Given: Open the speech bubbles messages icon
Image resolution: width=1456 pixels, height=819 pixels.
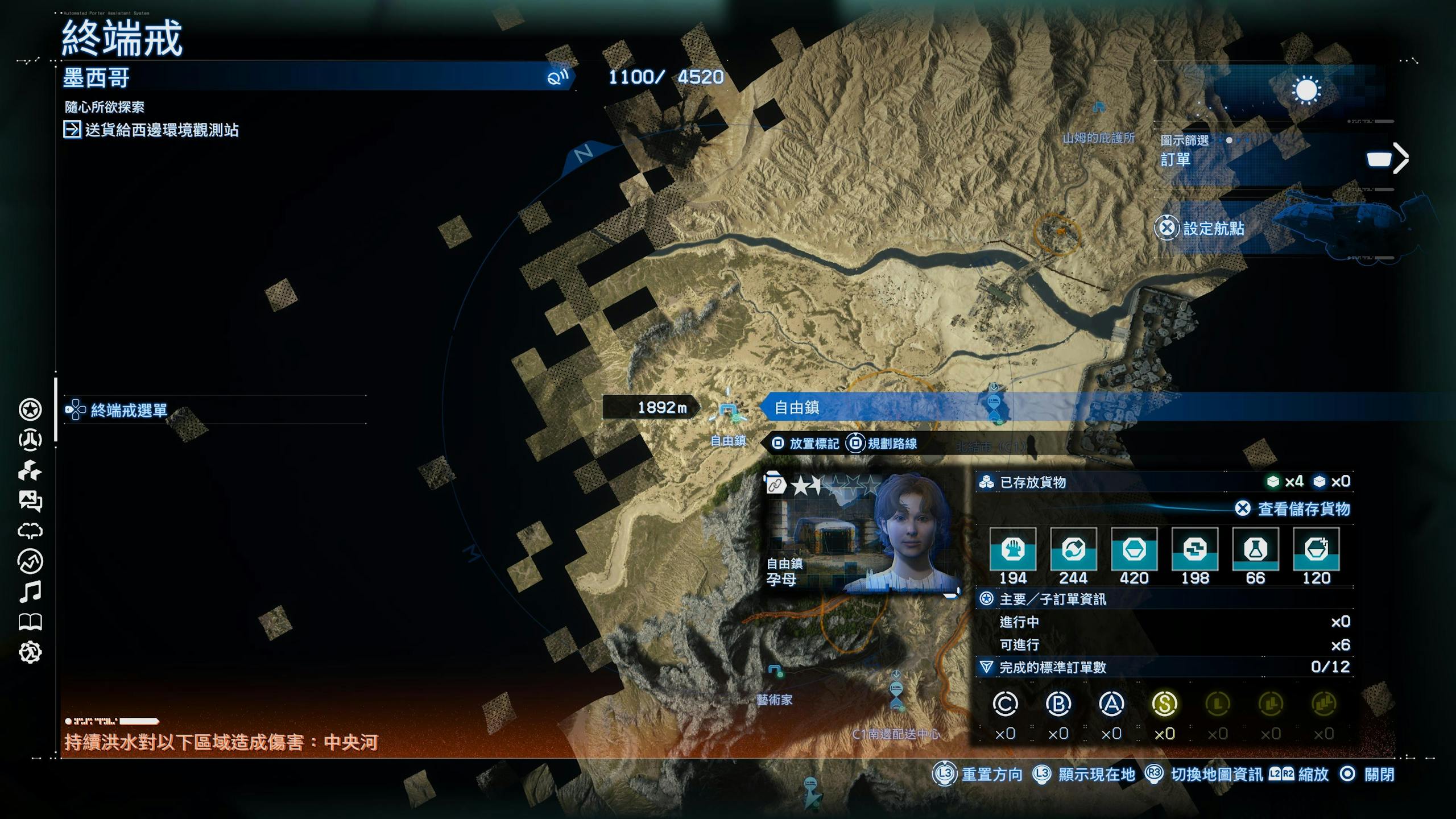Looking at the screenshot, I should point(30,500).
